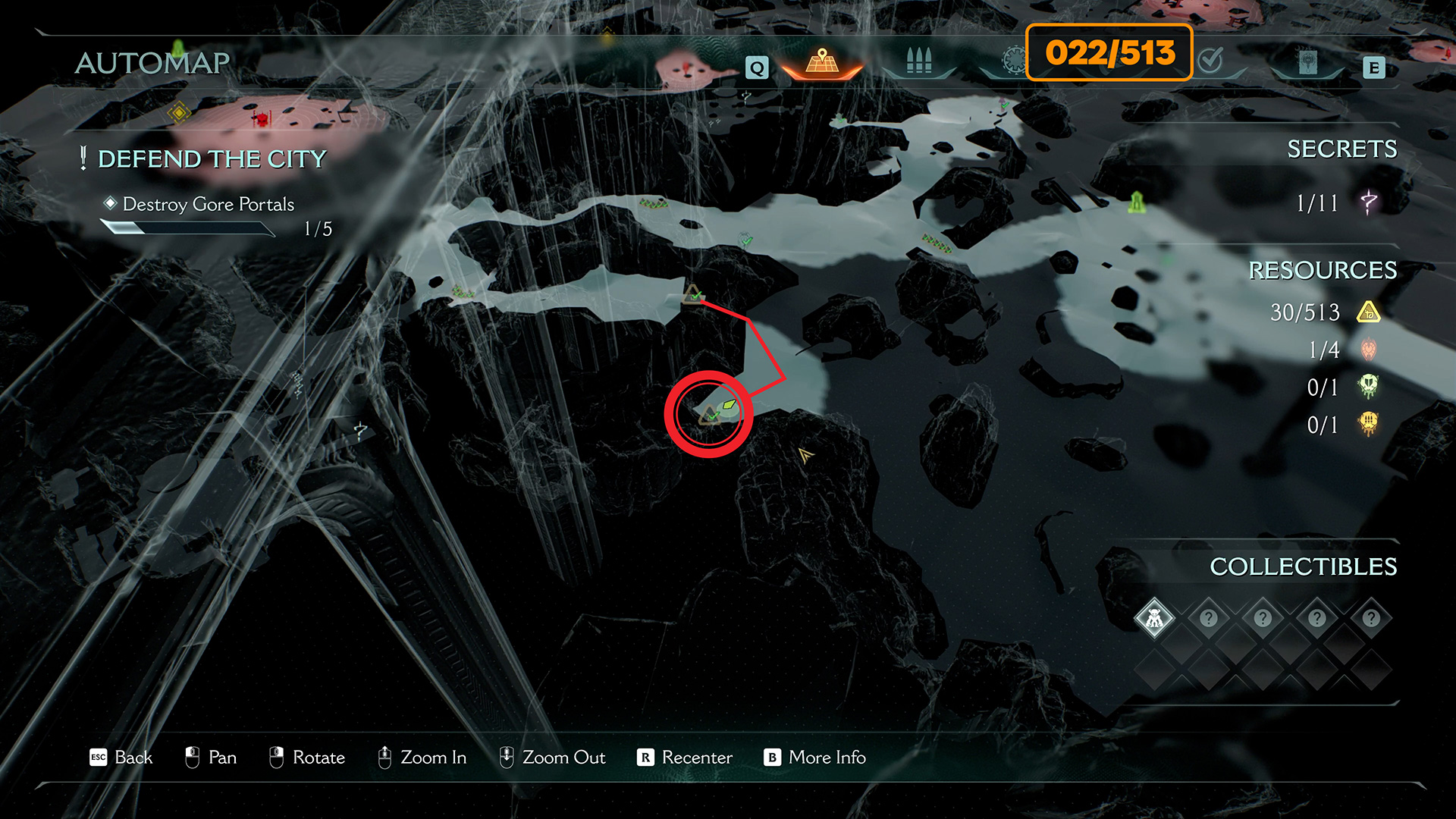Switch to the automap tab

pyautogui.click(x=822, y=62)
